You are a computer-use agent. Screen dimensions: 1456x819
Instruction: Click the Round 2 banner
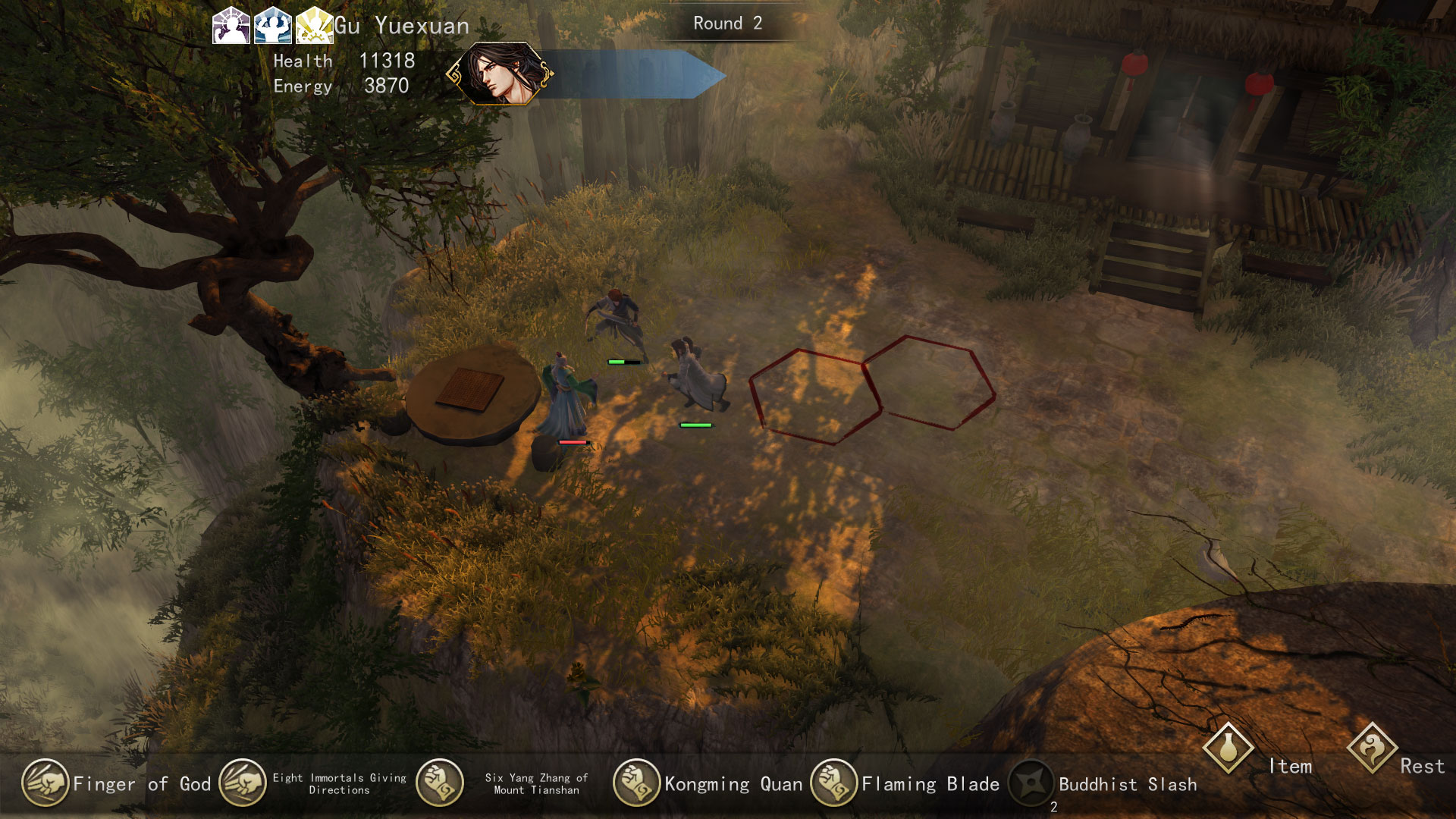(726, 24)
